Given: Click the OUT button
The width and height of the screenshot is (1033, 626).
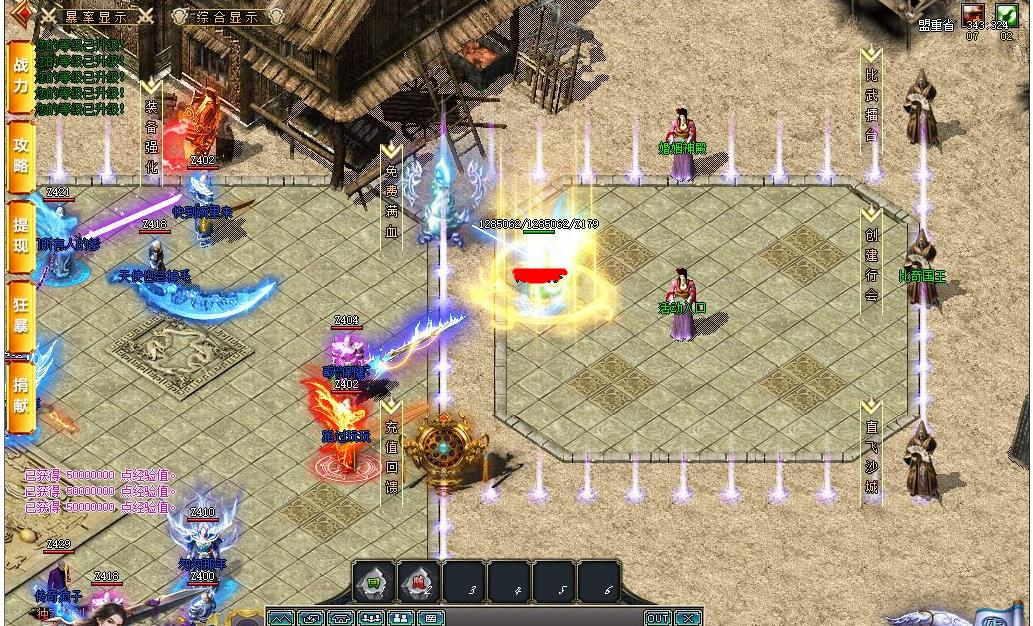Looking at the screenshot, I should pos(657,618).
